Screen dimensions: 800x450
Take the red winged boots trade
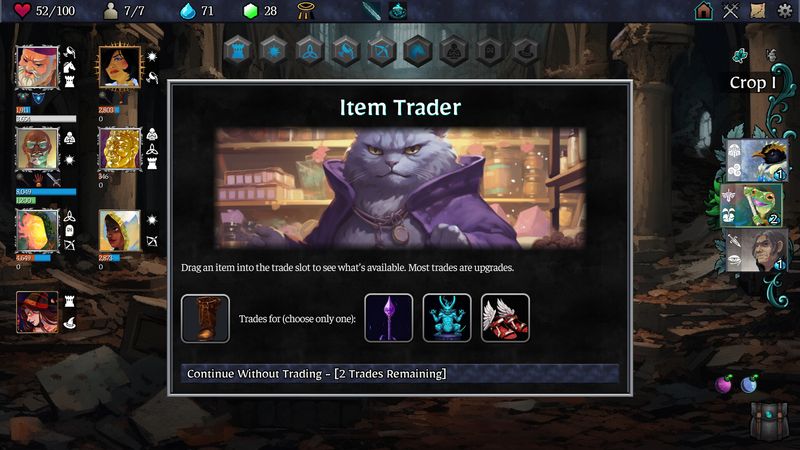point(505,318)
